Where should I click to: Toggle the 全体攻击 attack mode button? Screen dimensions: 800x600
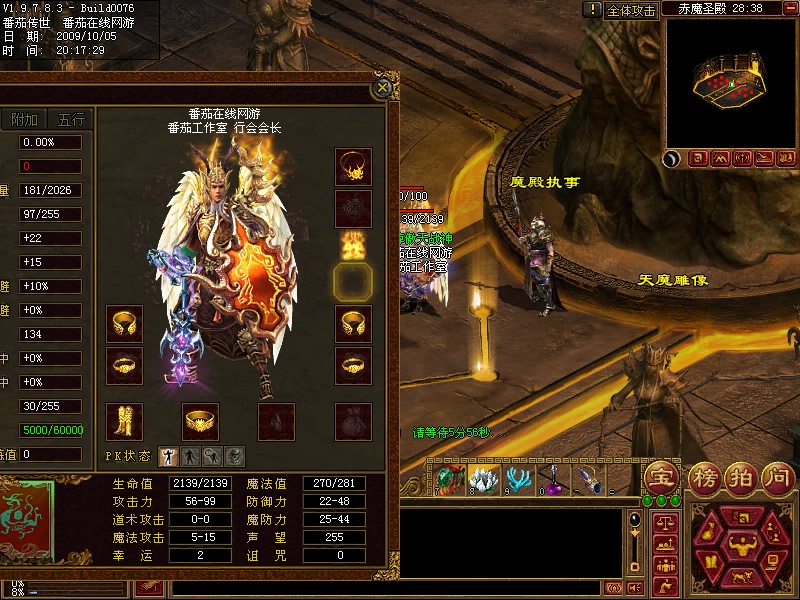[x=631, y=10]
